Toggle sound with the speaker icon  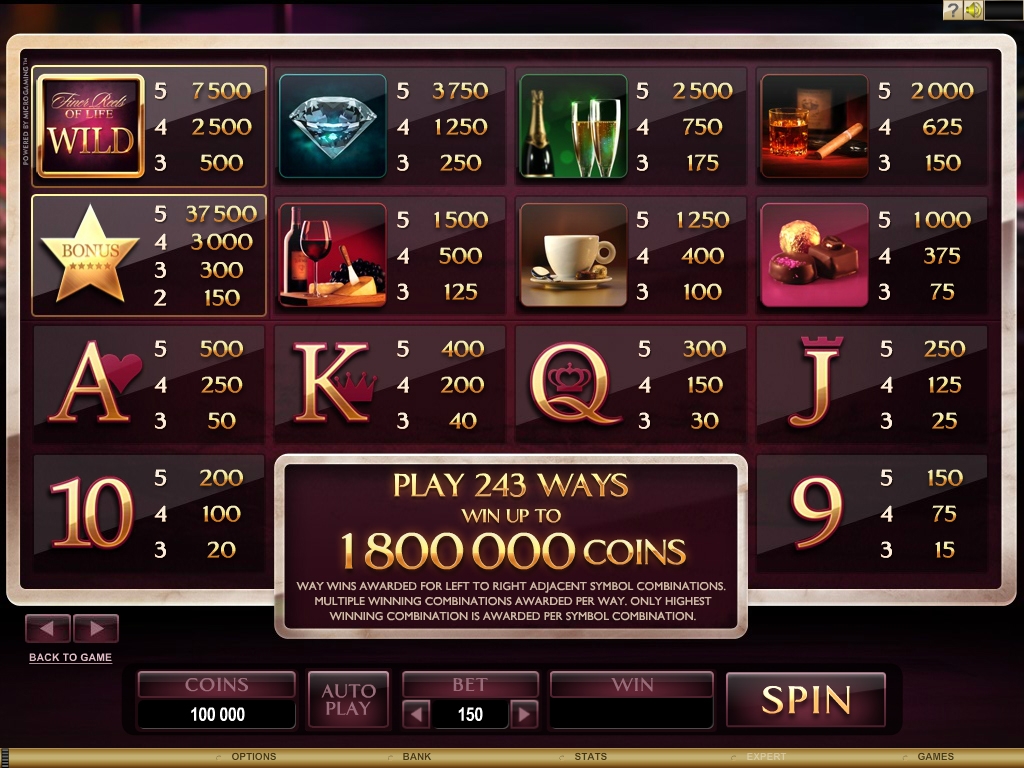click(x=972, y=10)
